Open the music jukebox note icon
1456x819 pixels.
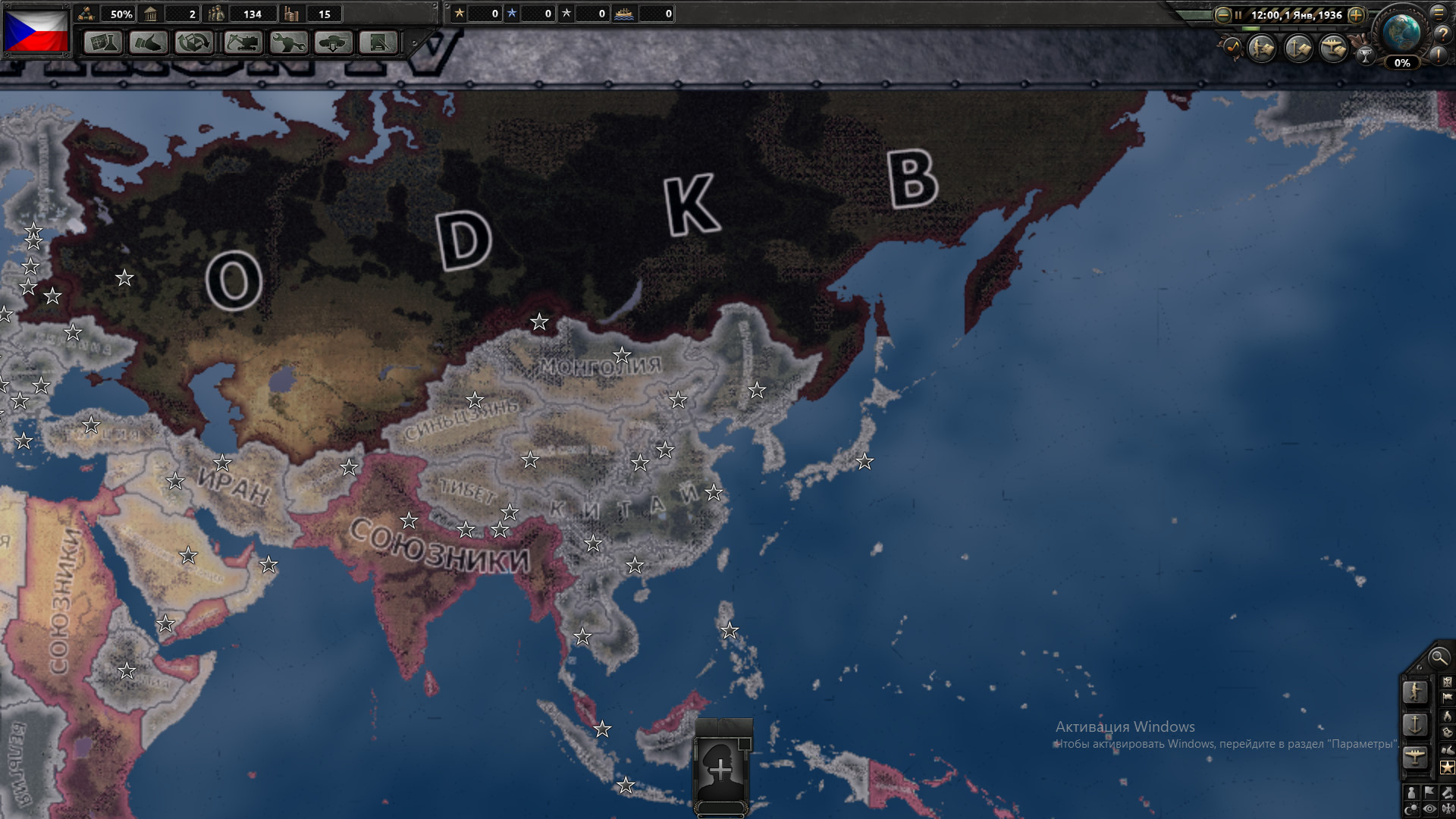[1232, 47]
